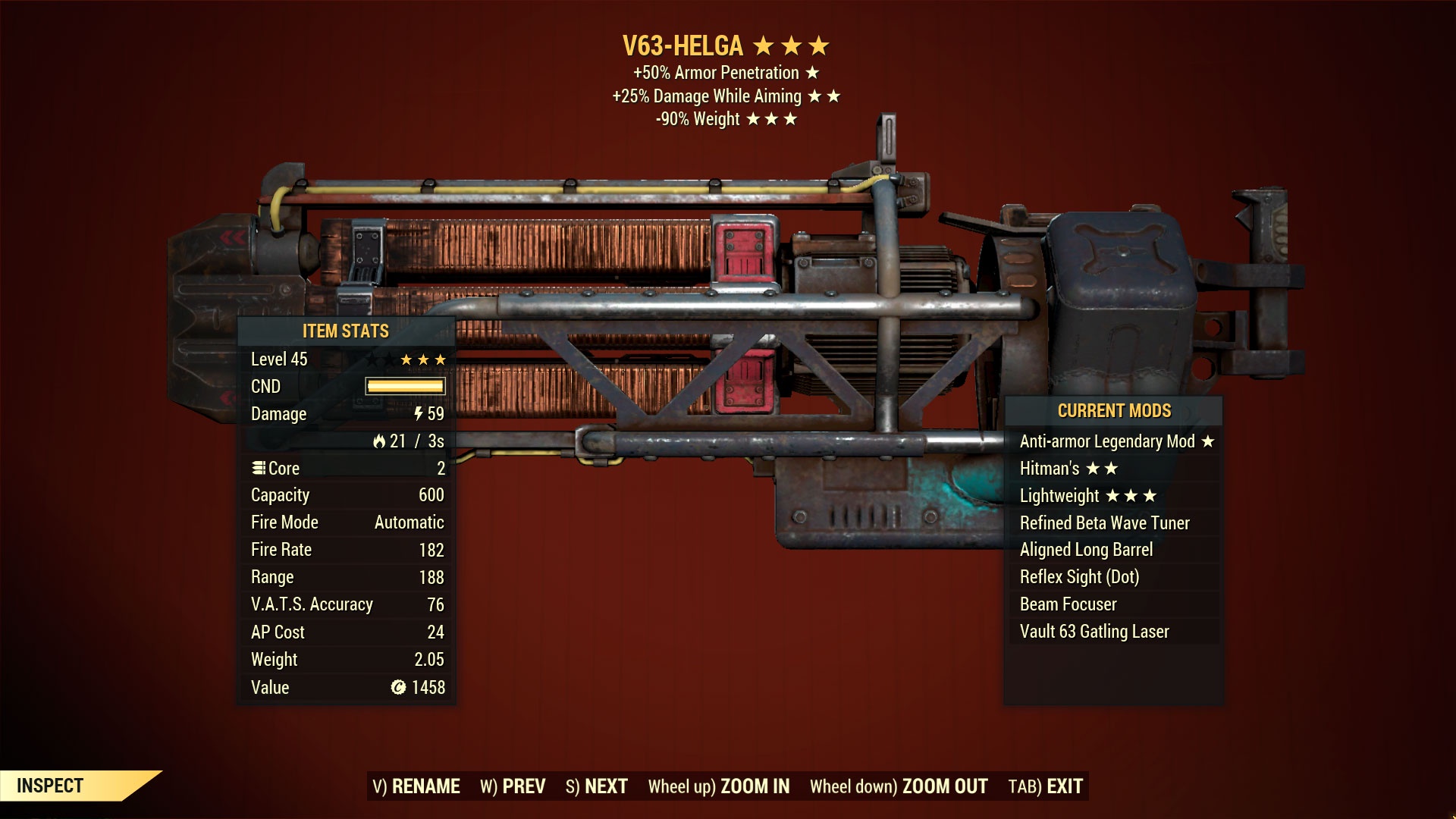
Task: Switch to the INSPECT tab
Action: click(x=52, y=786)
